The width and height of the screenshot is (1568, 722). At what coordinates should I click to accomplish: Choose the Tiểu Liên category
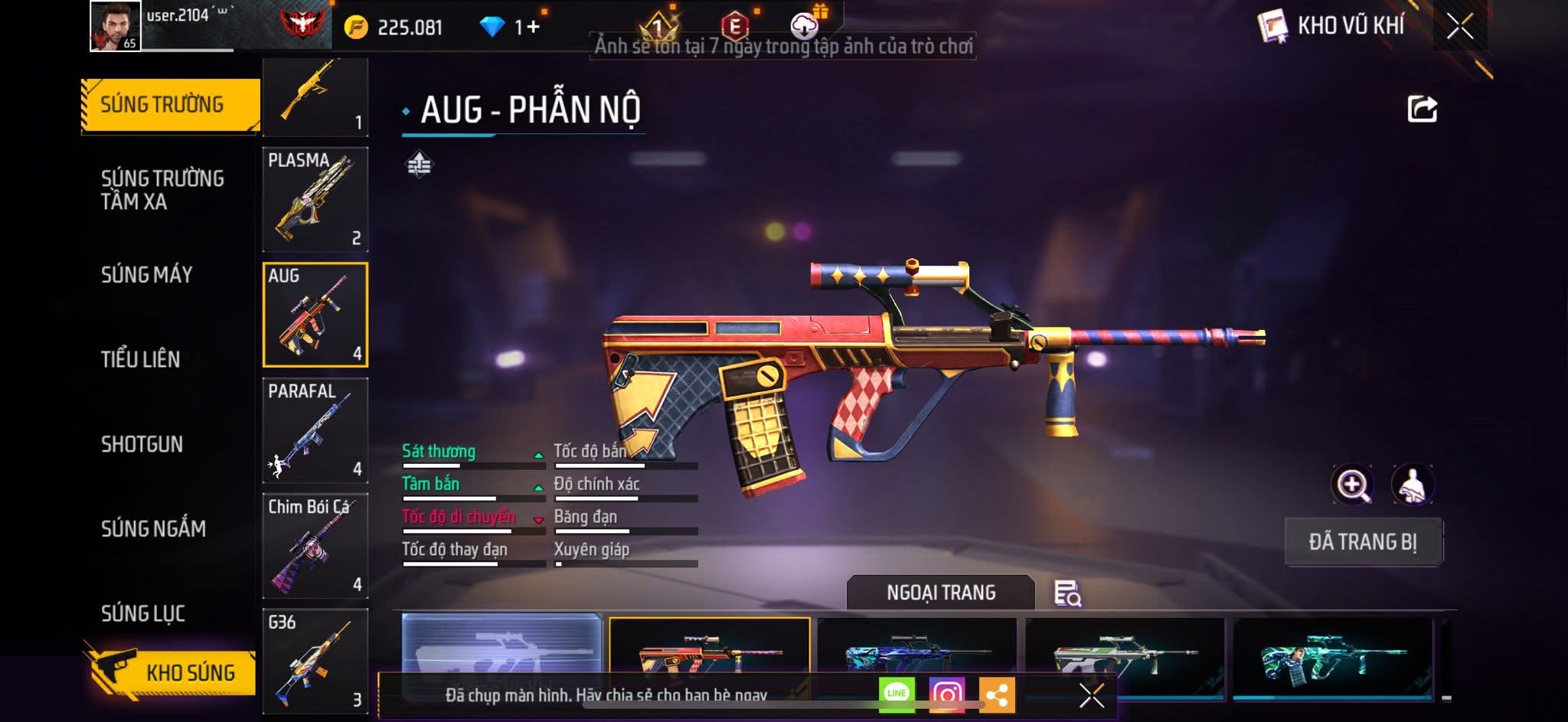click(x=141, y=359)
